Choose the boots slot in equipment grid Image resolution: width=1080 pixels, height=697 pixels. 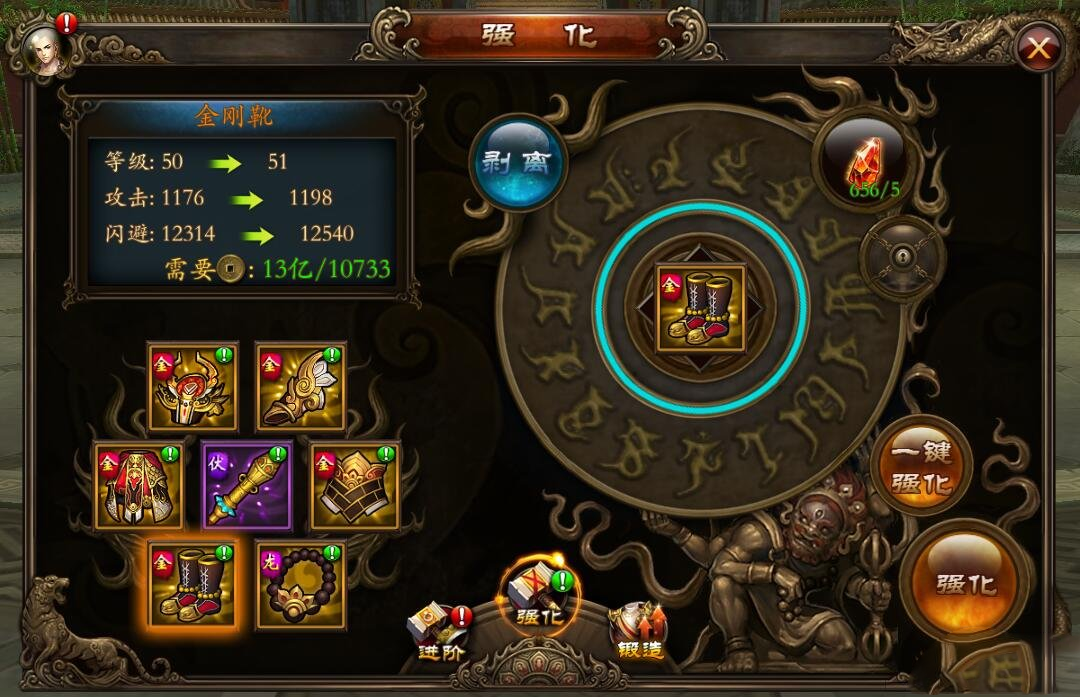point(193,585)
